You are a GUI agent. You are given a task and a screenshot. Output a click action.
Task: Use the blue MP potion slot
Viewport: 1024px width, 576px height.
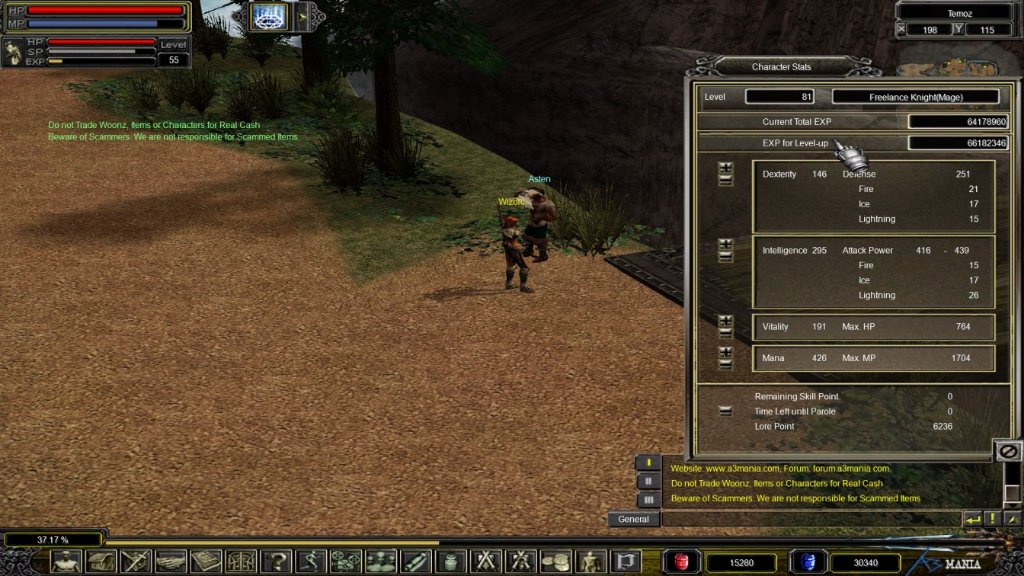pos(807,562)
